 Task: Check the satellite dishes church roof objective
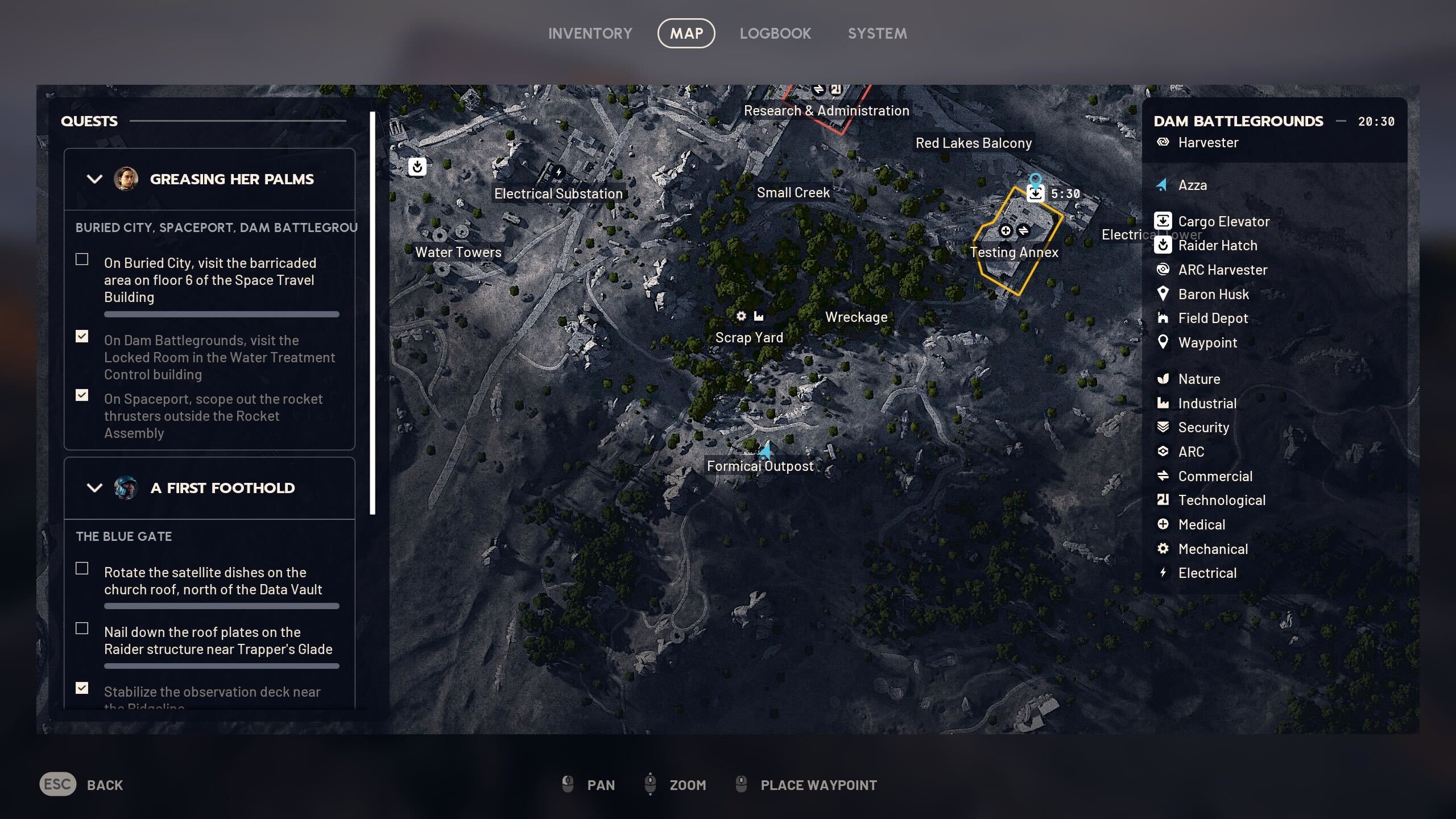pos(82,568)
